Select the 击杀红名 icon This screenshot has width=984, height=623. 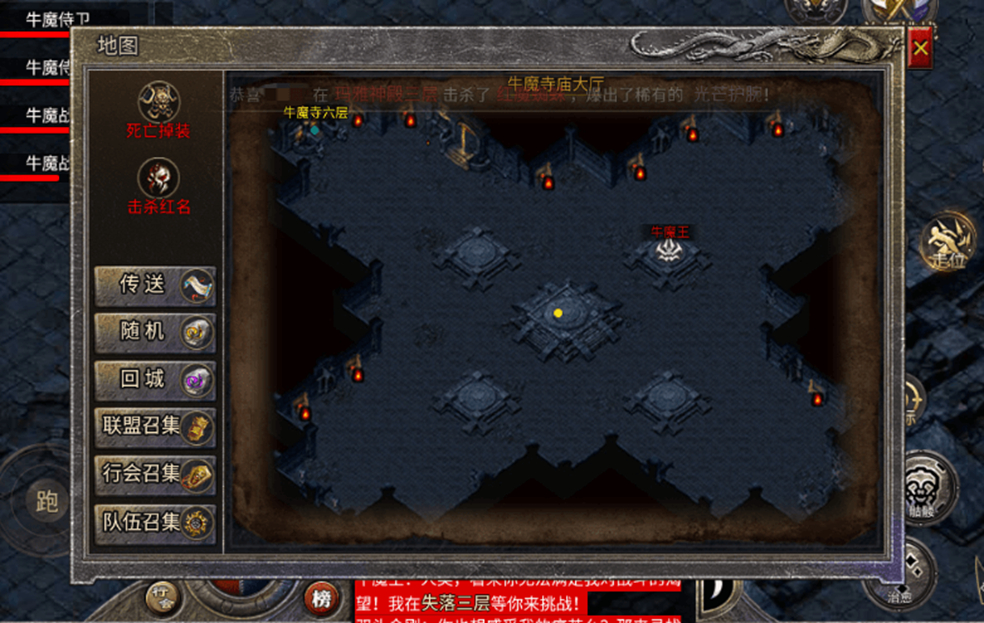click(159, 177)
